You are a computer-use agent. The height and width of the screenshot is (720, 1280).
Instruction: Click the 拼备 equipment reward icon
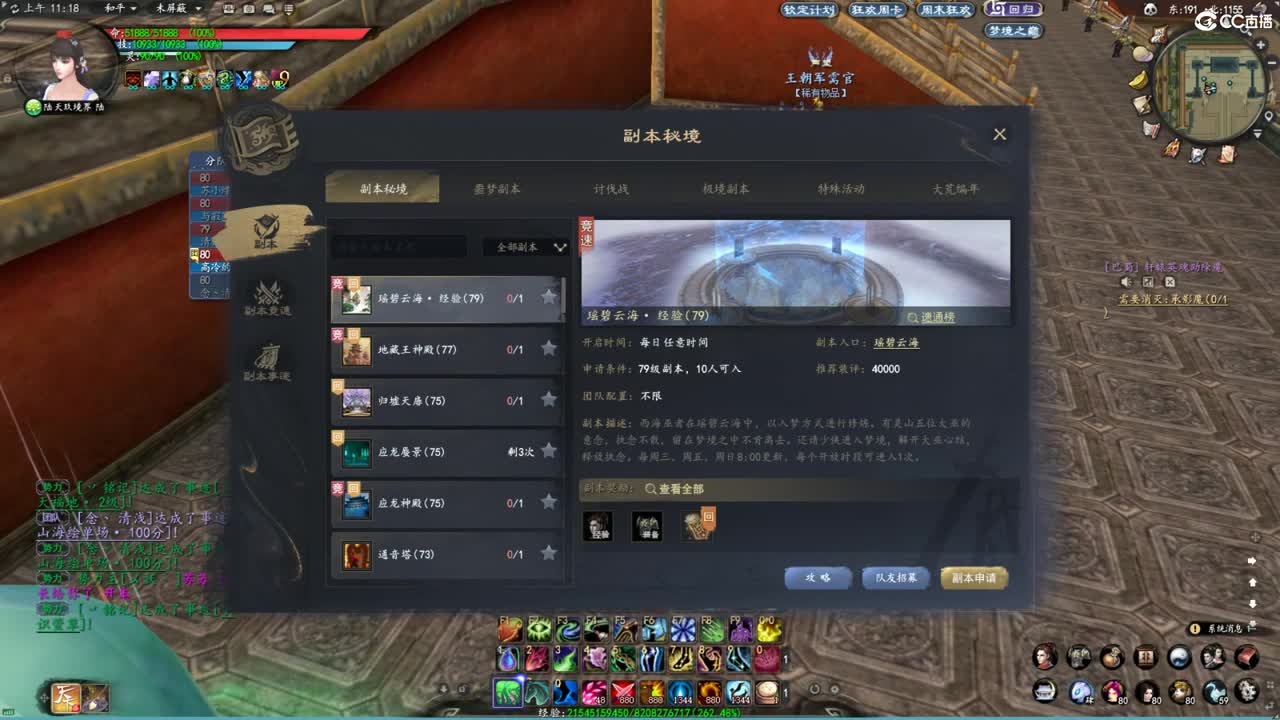coord(646,527)
